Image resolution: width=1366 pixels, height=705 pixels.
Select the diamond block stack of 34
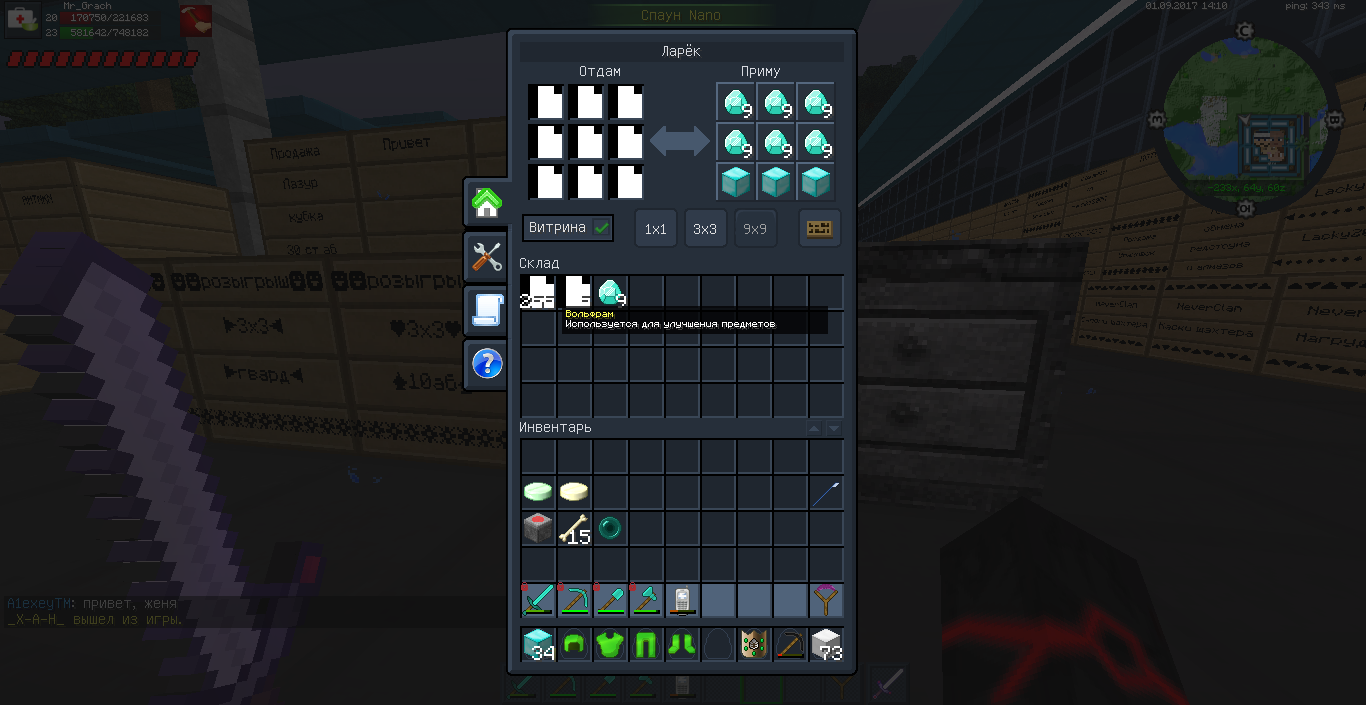point(538,645)
